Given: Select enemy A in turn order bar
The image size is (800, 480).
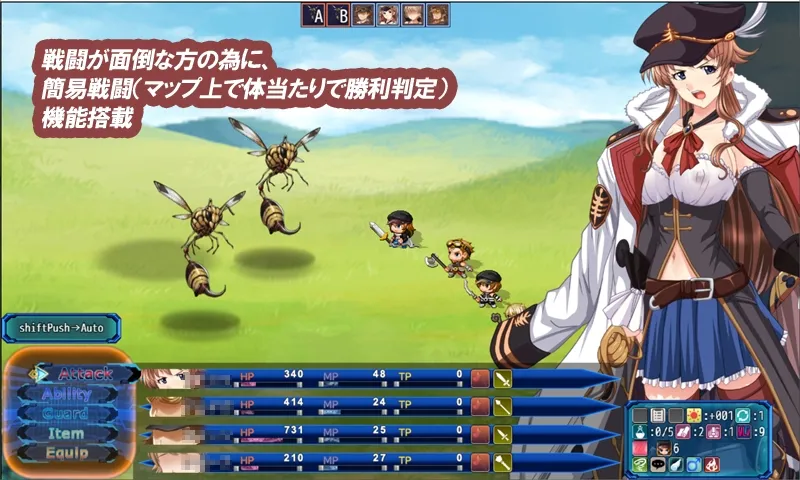Looking at the screenshot, I should coord(315,15).
